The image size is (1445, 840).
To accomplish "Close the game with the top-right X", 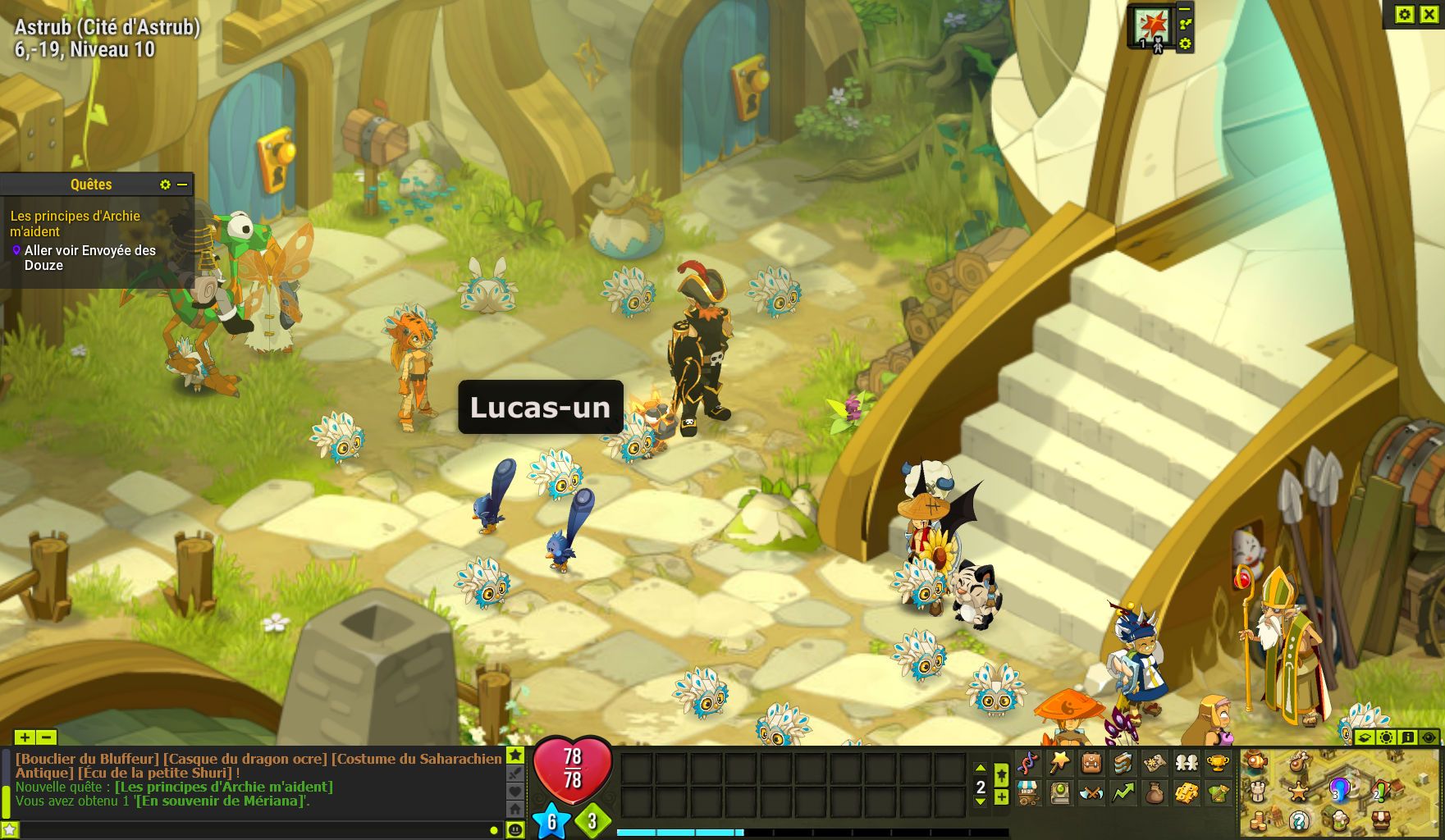I will (x=1429, y=14).
